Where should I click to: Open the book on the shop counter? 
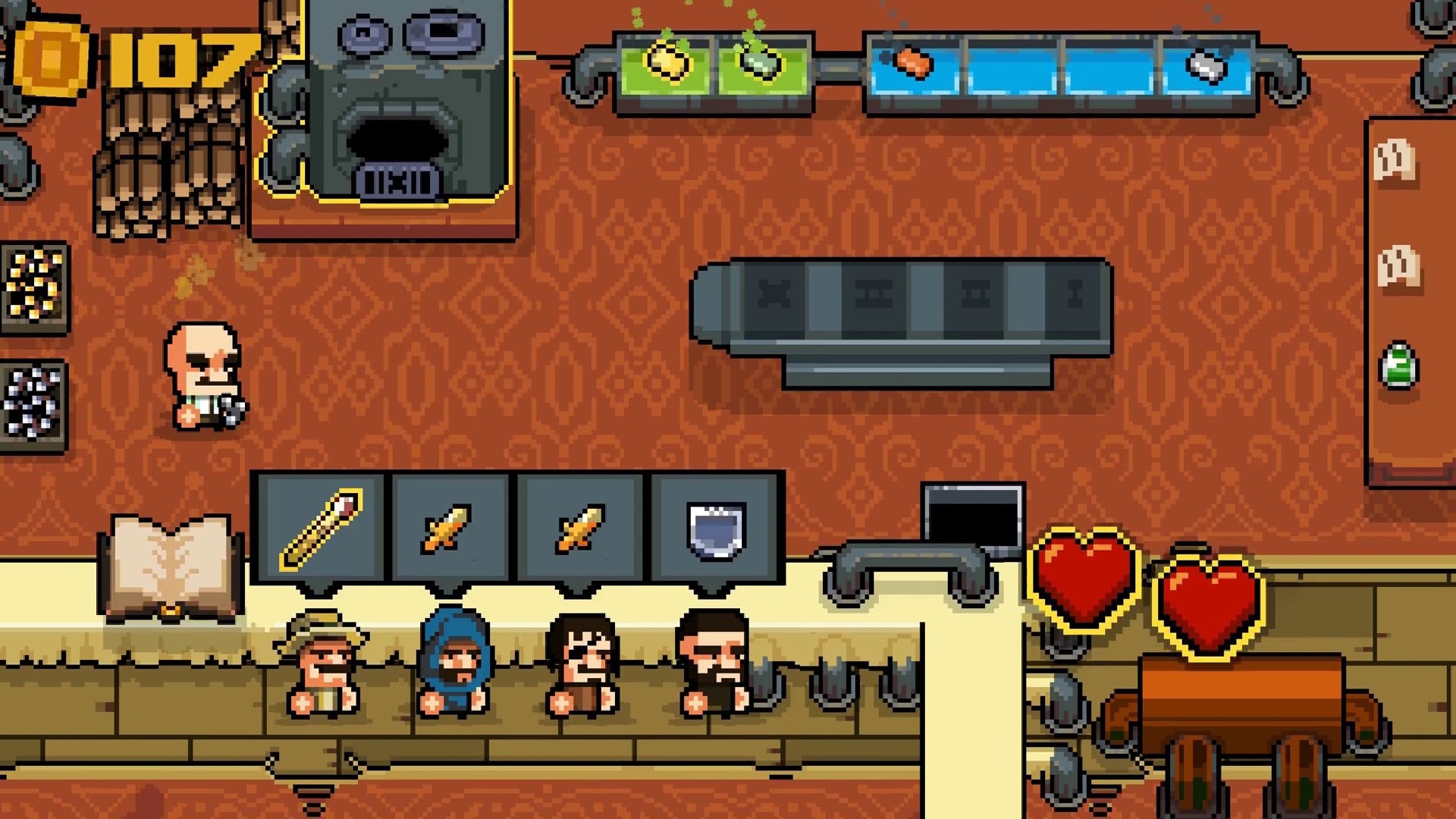coord(171,561)
